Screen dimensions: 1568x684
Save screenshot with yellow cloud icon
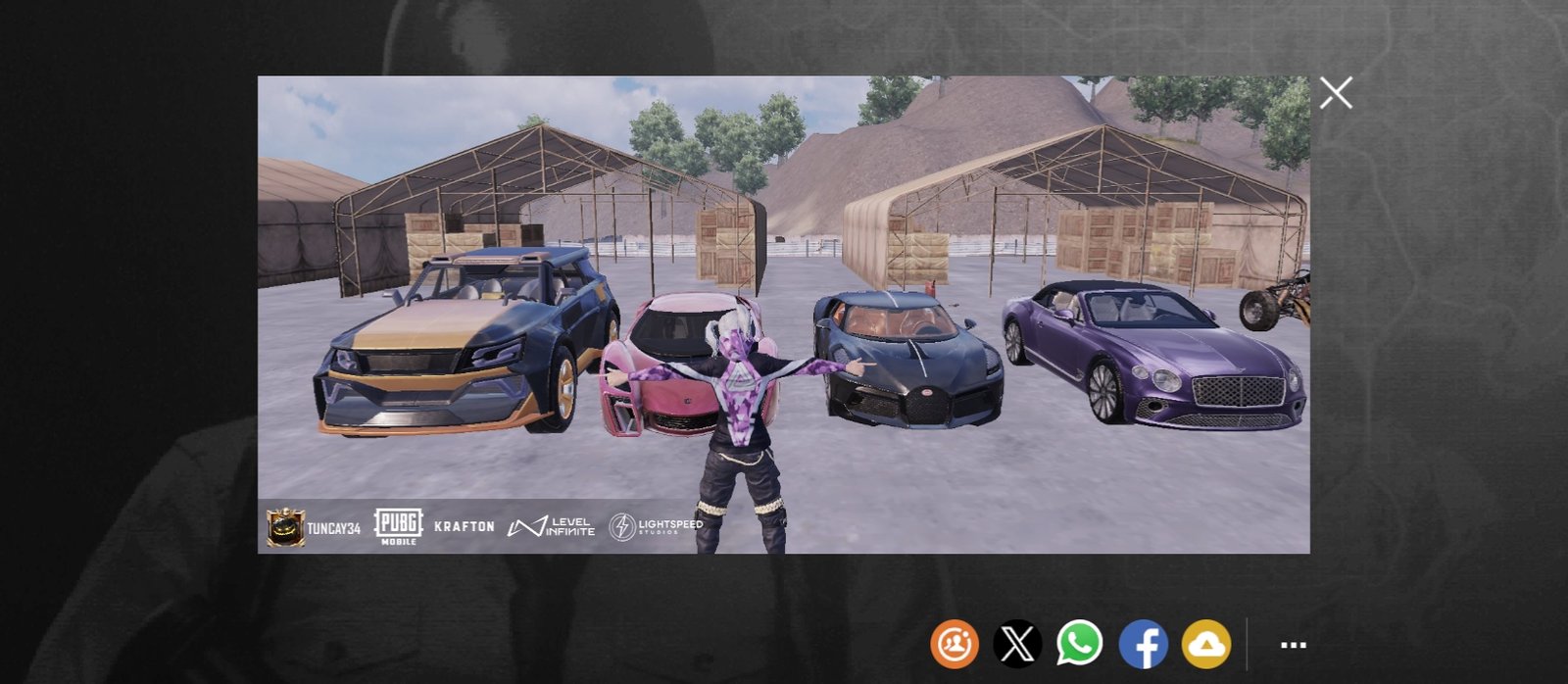pyautogui.click(x=1206, y=644)
